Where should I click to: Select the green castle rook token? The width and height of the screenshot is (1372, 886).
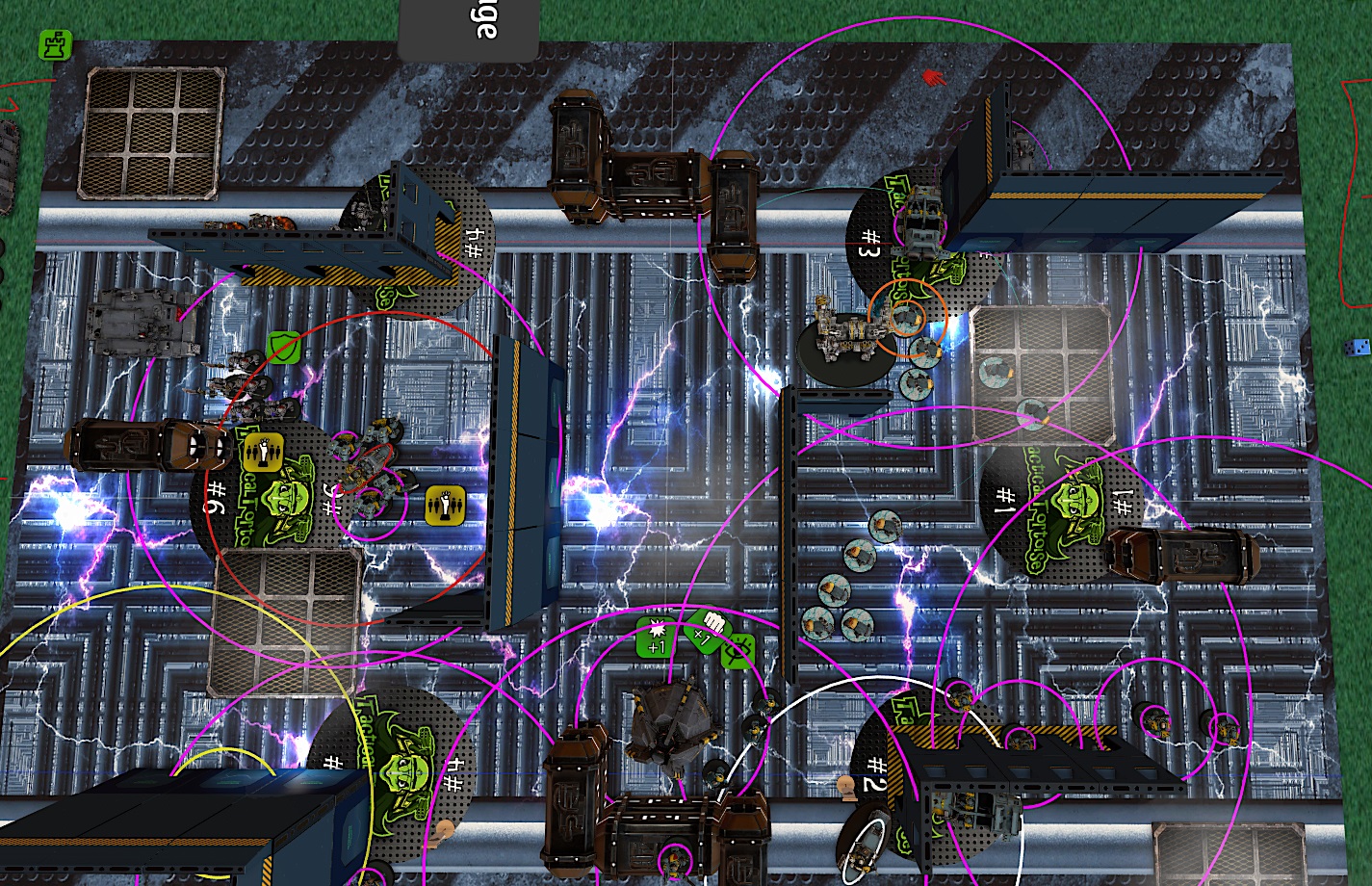pos(55,44)
